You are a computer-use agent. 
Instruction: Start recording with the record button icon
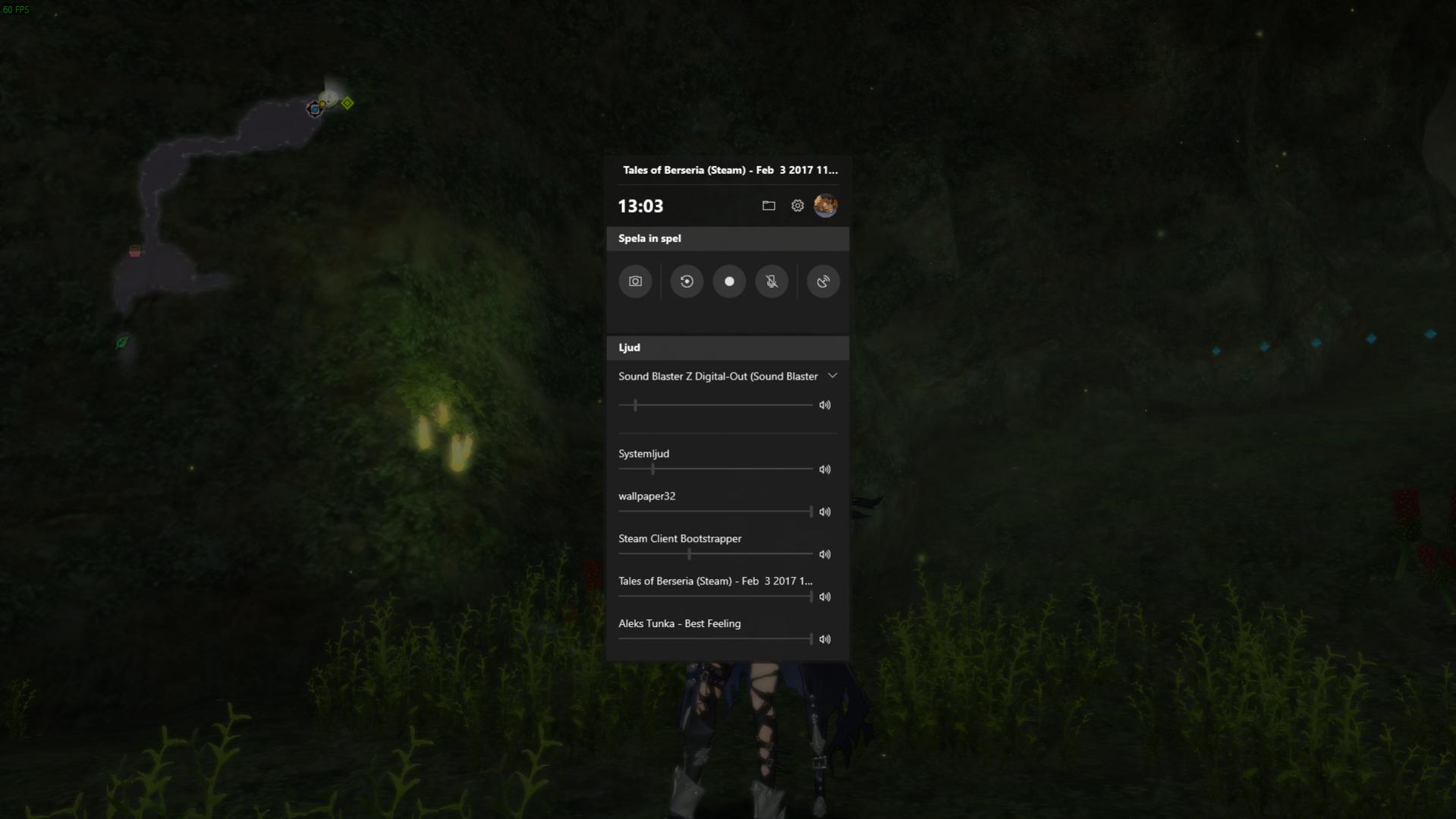(729, 281)
